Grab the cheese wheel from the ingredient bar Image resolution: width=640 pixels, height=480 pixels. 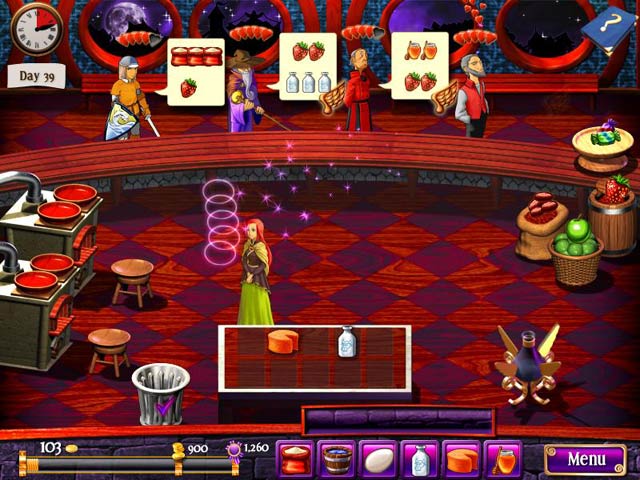(x=461, y=459)
